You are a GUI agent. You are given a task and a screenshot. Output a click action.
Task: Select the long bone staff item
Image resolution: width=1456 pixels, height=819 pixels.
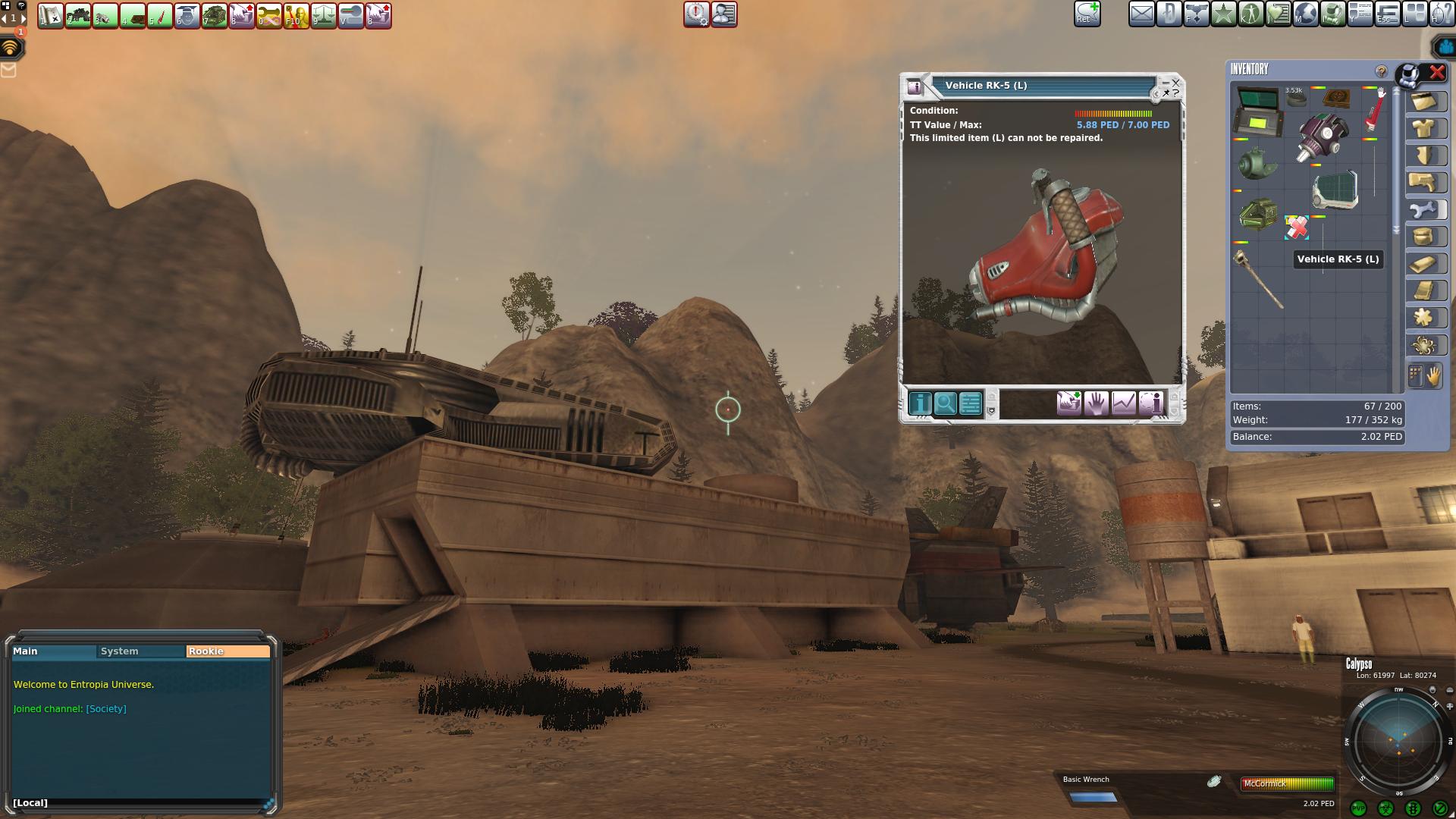pos(1259,279)
